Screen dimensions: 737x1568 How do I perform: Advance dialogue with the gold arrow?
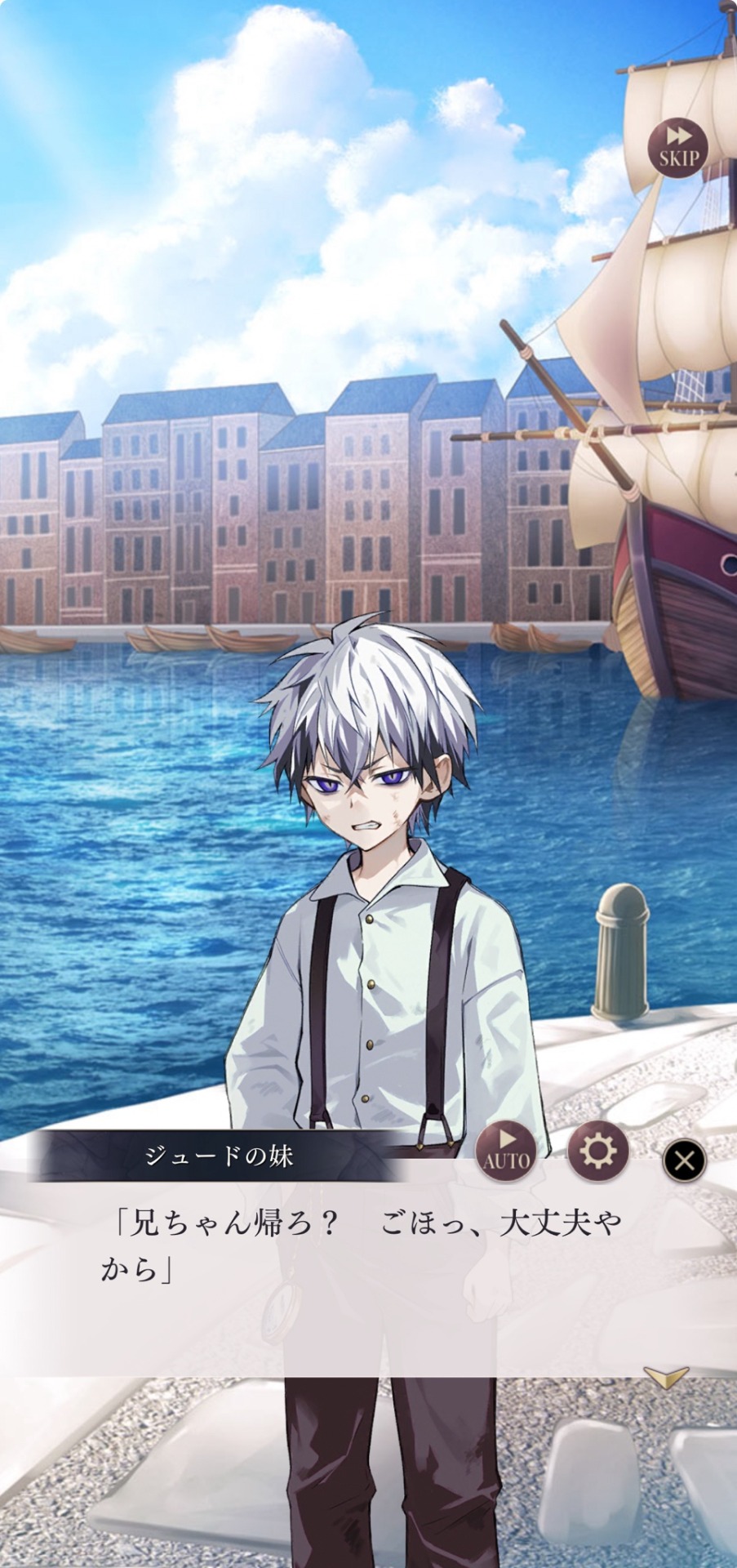pyautogui.click(x=666, y=1378)
